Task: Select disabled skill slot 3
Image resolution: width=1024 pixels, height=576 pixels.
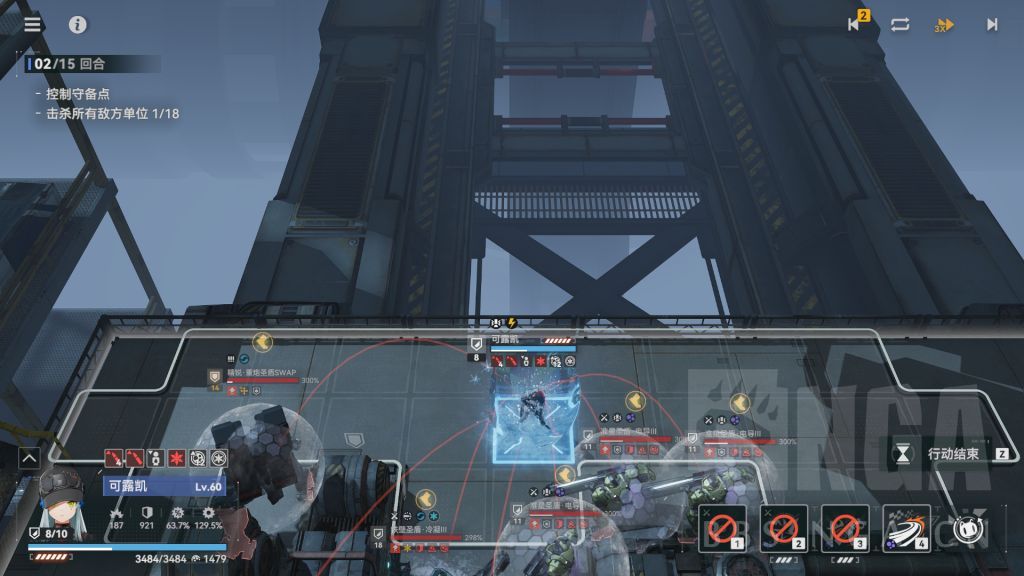Action: 845,528
